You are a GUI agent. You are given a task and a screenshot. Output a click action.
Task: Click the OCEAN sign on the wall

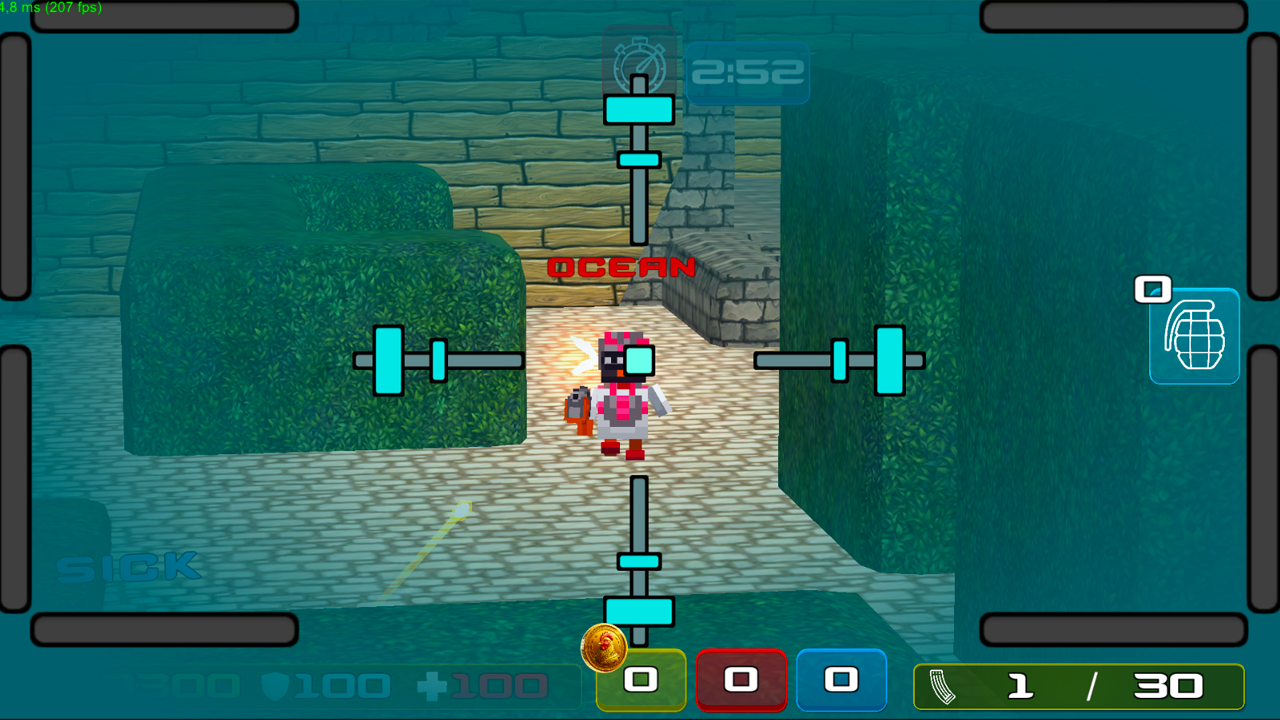pyautogui.click(x=621, y=267)
